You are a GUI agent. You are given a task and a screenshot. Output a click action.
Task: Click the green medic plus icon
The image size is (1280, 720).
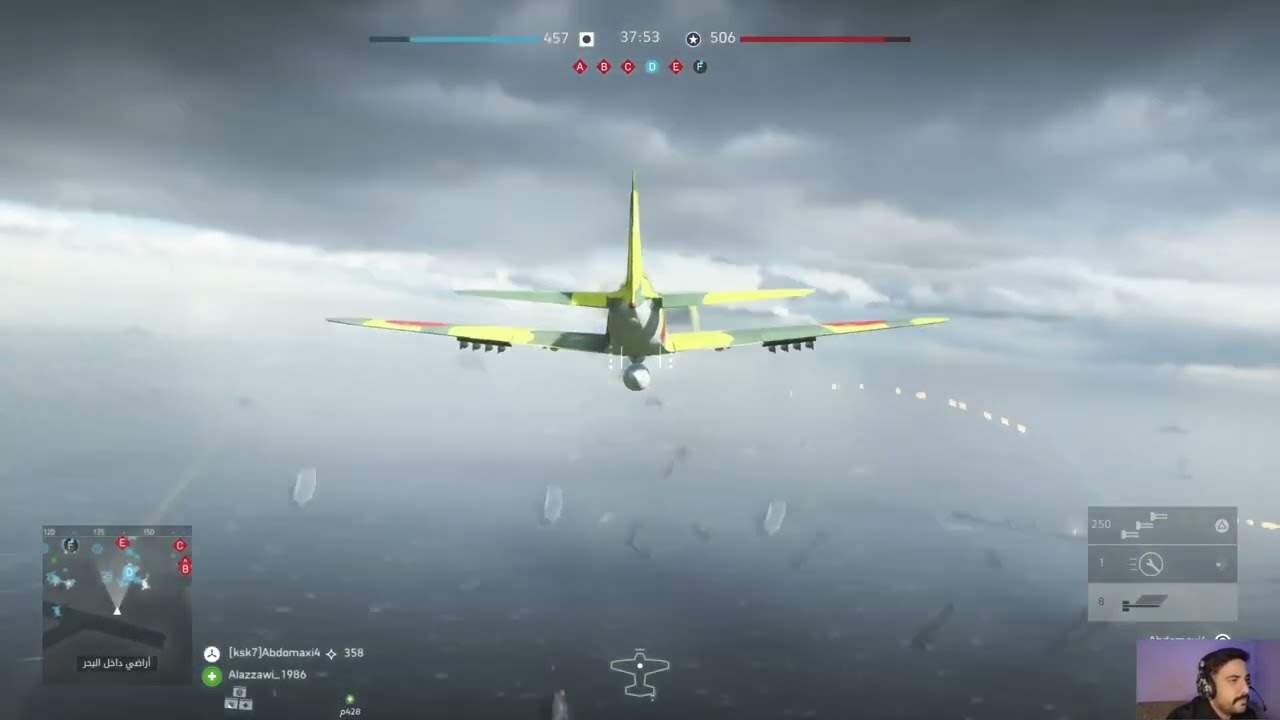pos(212,676)
